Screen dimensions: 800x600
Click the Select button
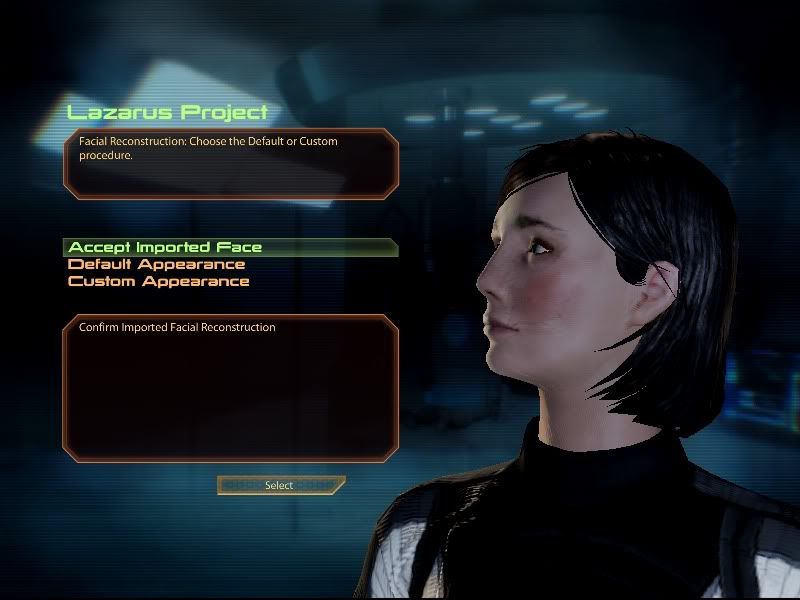280,486
